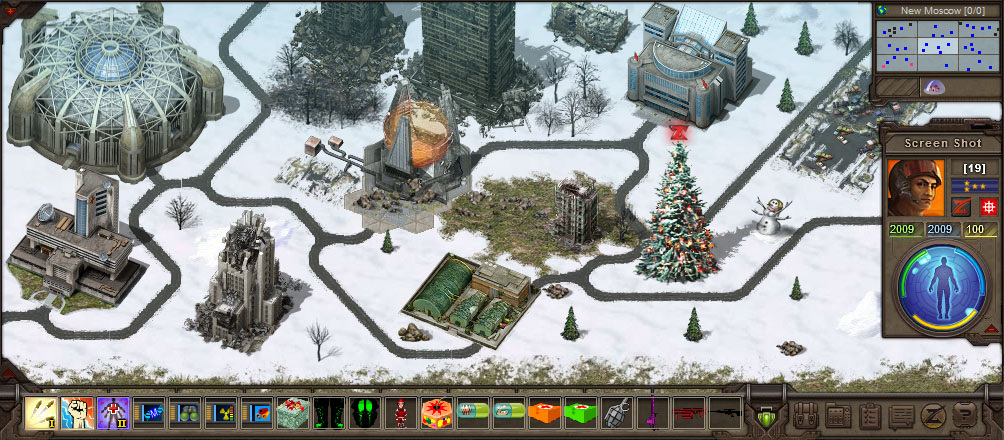Select the wrapped gift box slot
Screen dimensions: 1004x440
[x=291, y=412]
